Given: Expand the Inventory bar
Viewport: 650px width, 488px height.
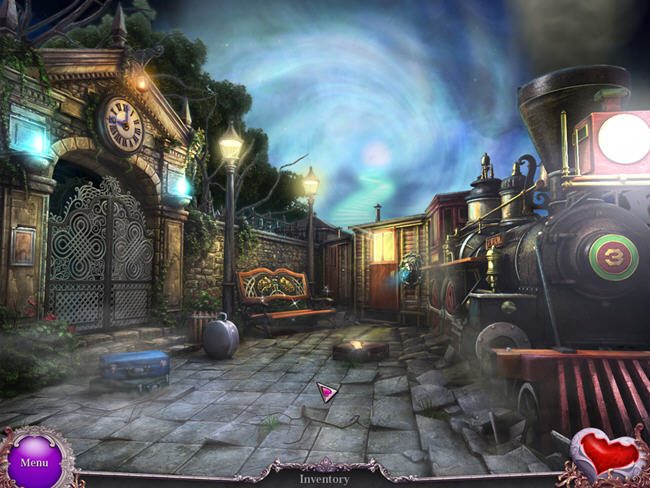Looking at the screenshot, I should coord(325,478).
